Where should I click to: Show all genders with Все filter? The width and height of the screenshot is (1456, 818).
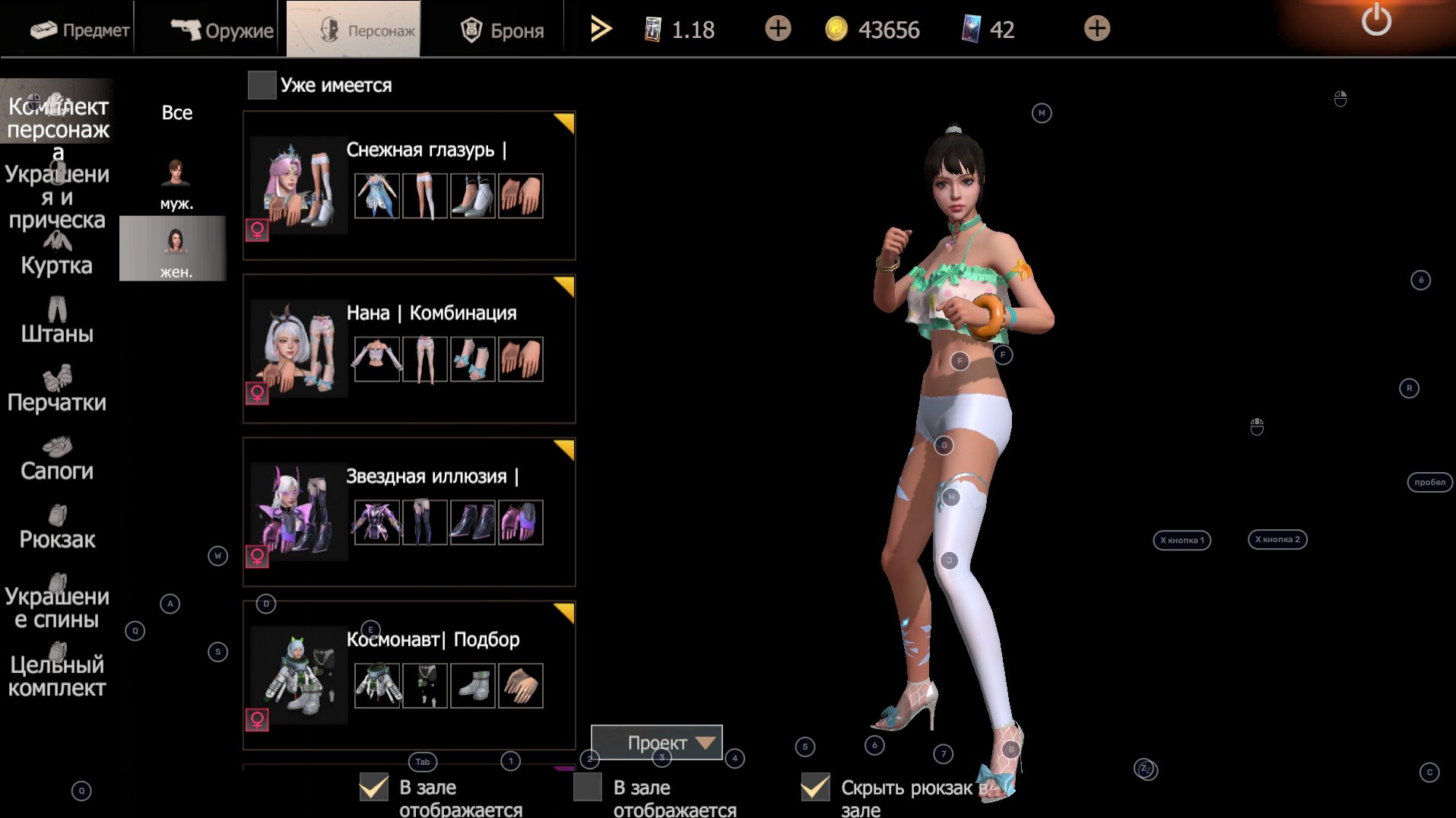pyautogui.click(x=176, y=113)
